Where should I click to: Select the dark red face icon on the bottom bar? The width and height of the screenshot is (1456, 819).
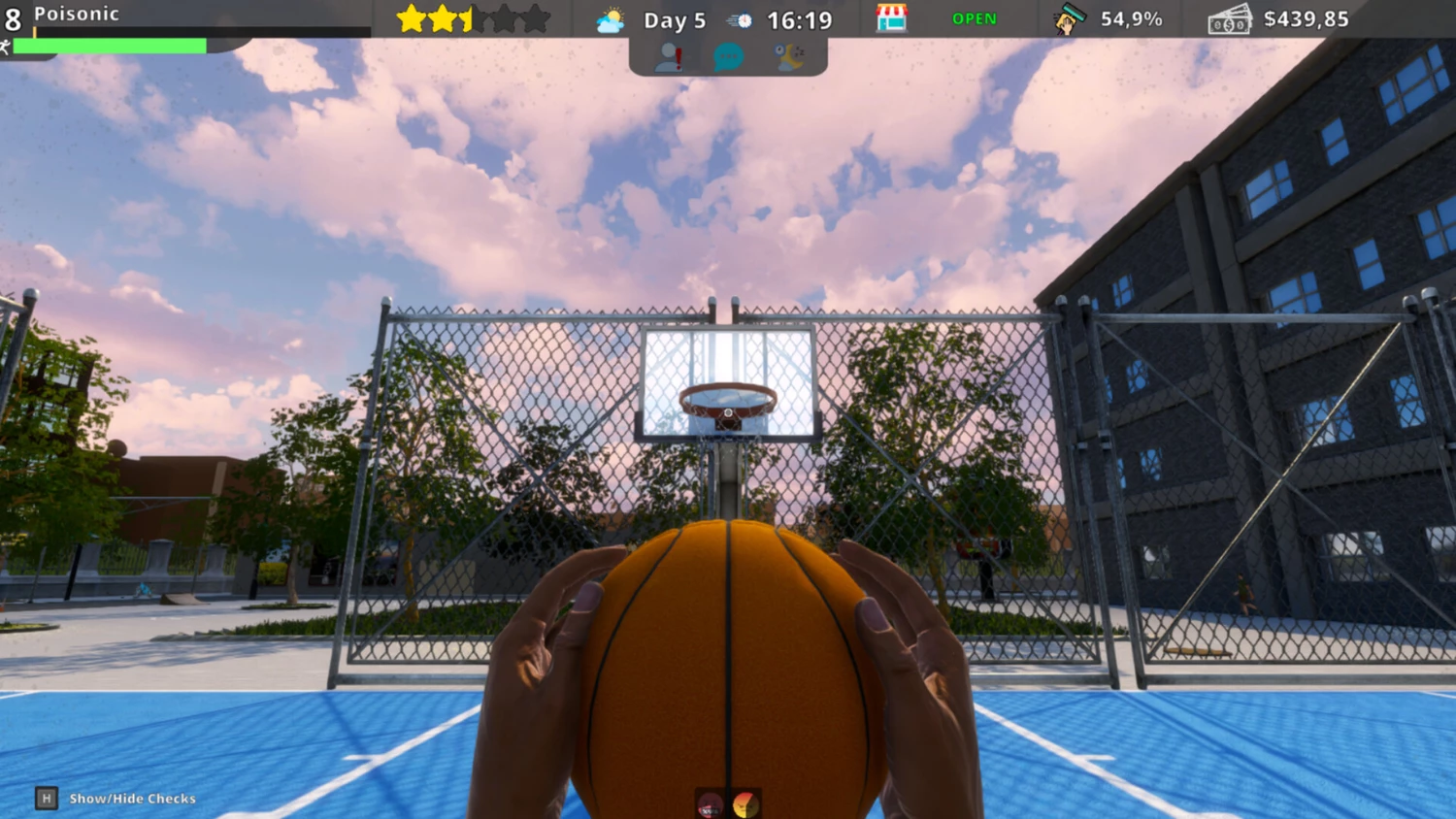click(x=711, y=804)
